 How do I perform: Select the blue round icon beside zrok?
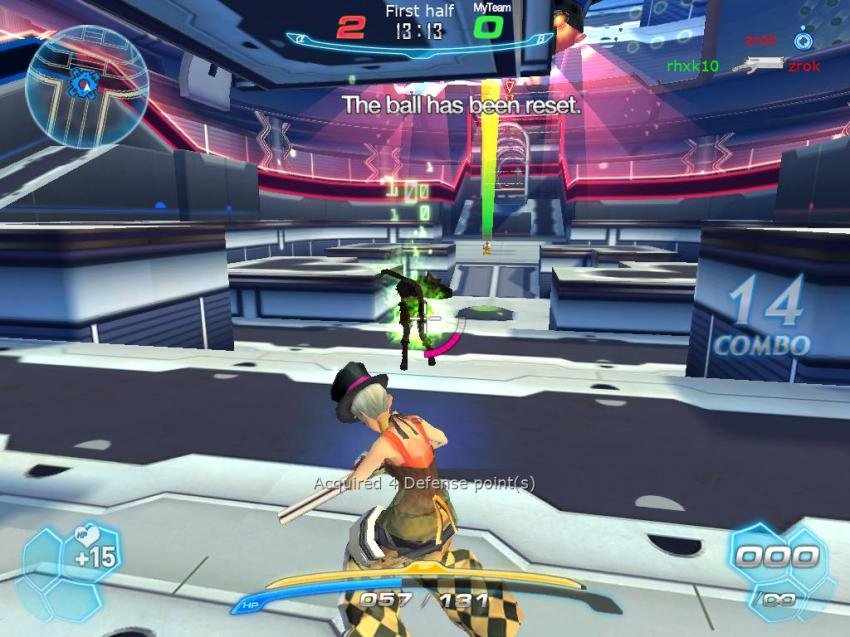coord(802,41)
